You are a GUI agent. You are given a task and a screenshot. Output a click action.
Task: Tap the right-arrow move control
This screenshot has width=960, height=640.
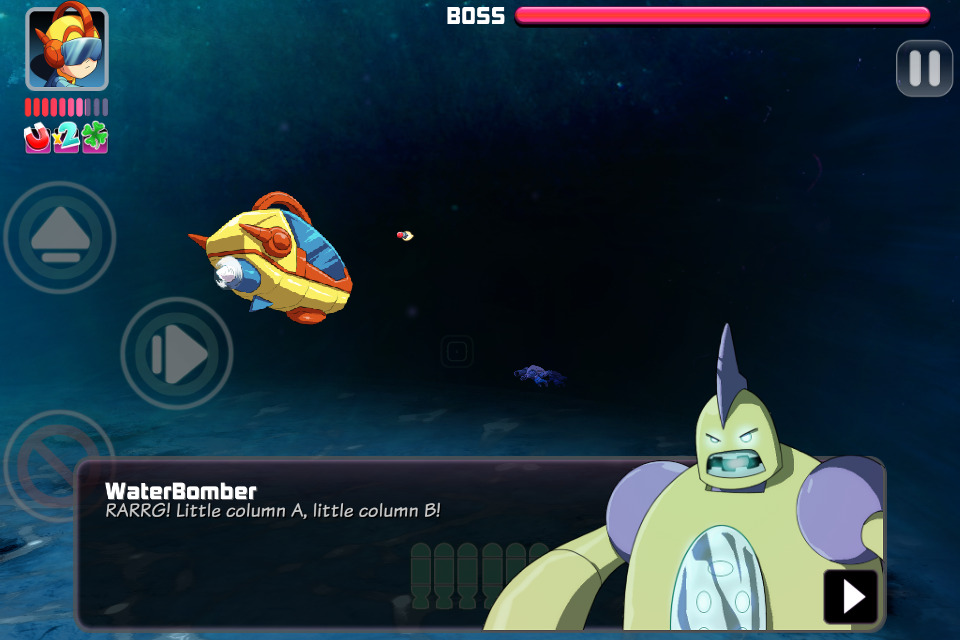coord(177,353)
